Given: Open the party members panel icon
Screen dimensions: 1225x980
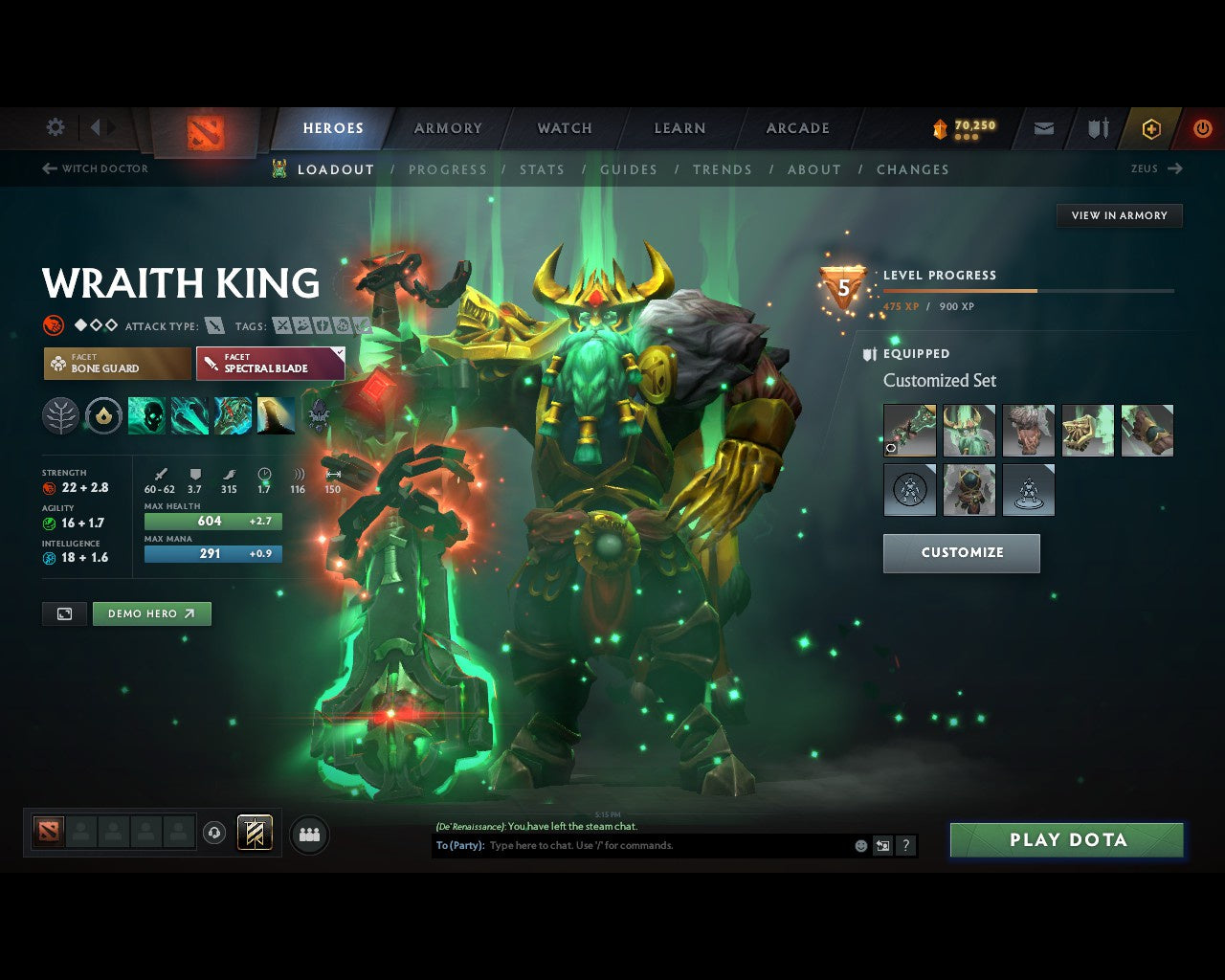Looking at the screenshot, I should (x=308, y=834).
